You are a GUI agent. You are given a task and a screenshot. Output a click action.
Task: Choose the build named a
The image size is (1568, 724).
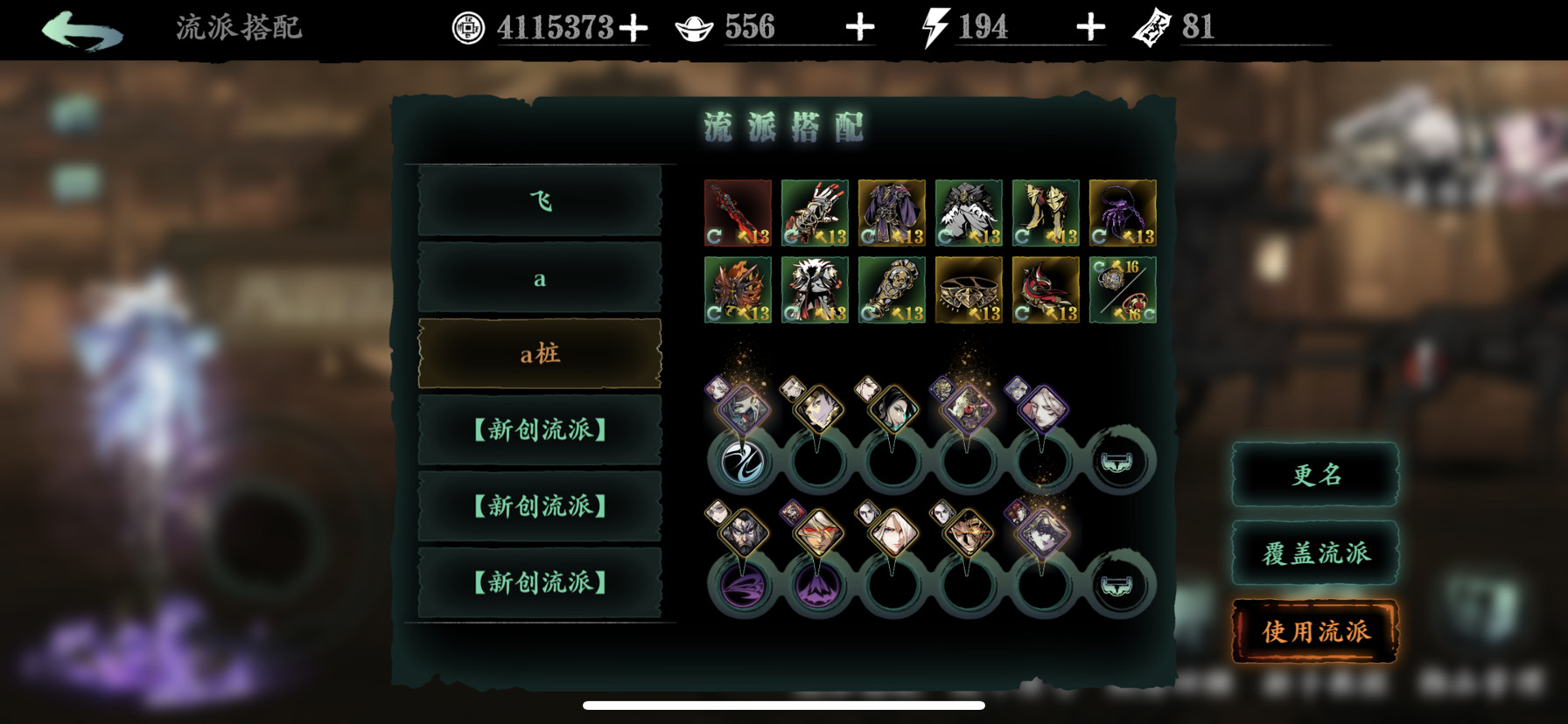pyautogui.click(x=540, y=279)
